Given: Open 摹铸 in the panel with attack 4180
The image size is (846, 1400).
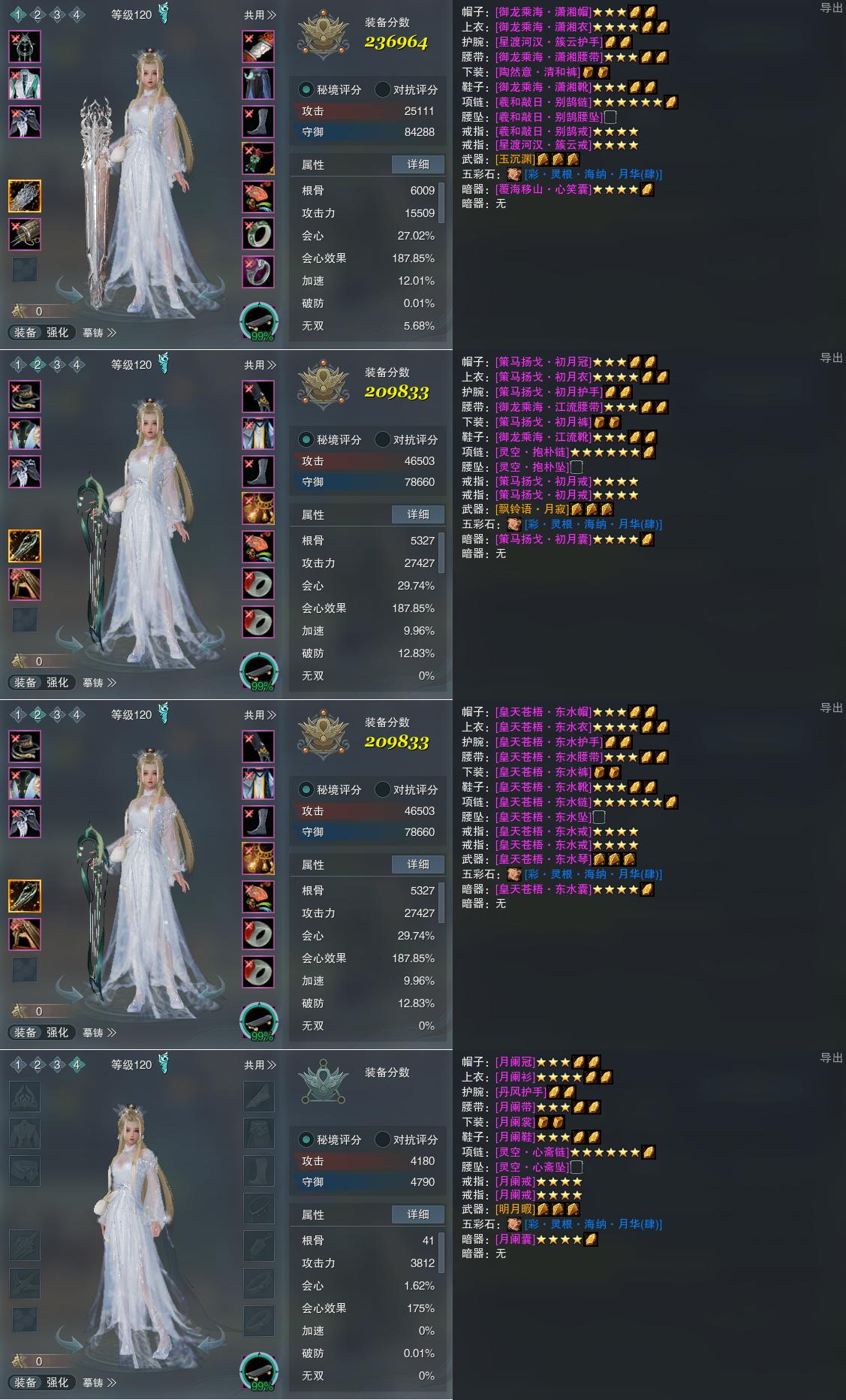Looking at the screenshot, I should (x=99, y=1383).
